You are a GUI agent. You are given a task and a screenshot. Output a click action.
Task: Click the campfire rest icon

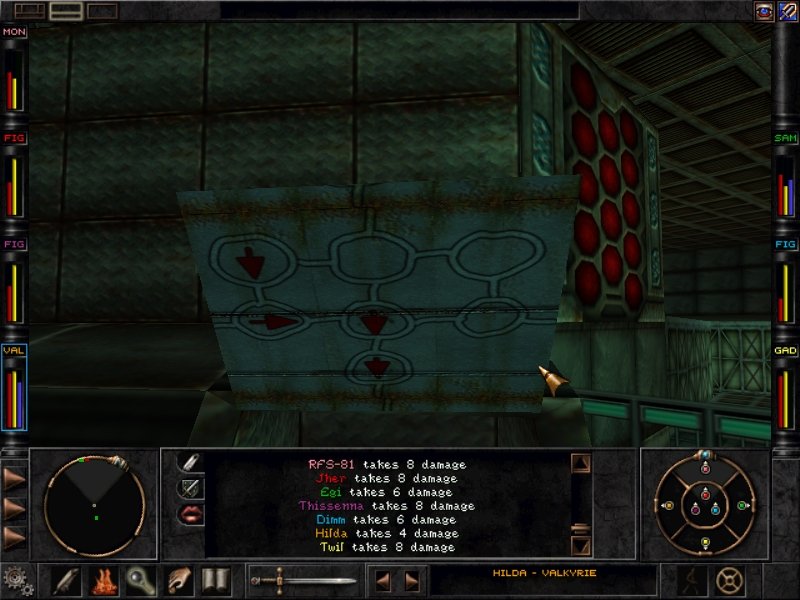click(105, 580)
